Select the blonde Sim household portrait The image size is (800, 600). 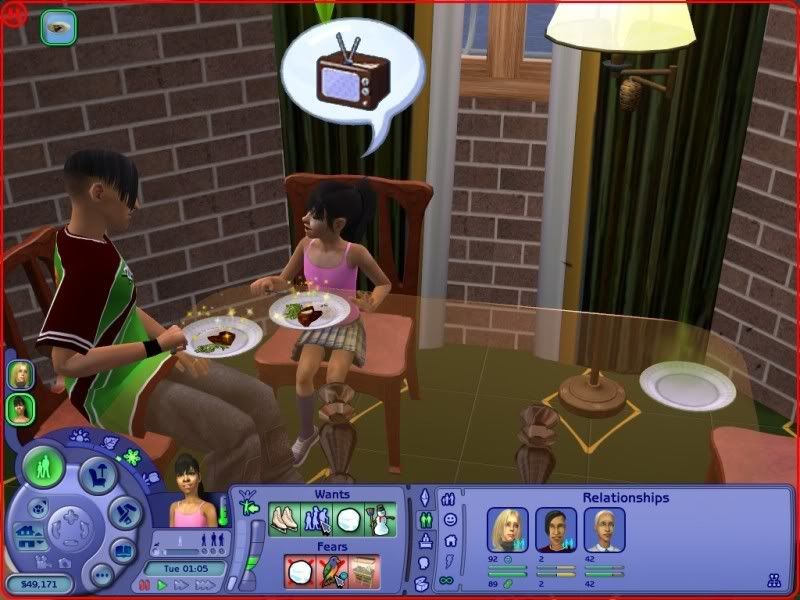20,375
